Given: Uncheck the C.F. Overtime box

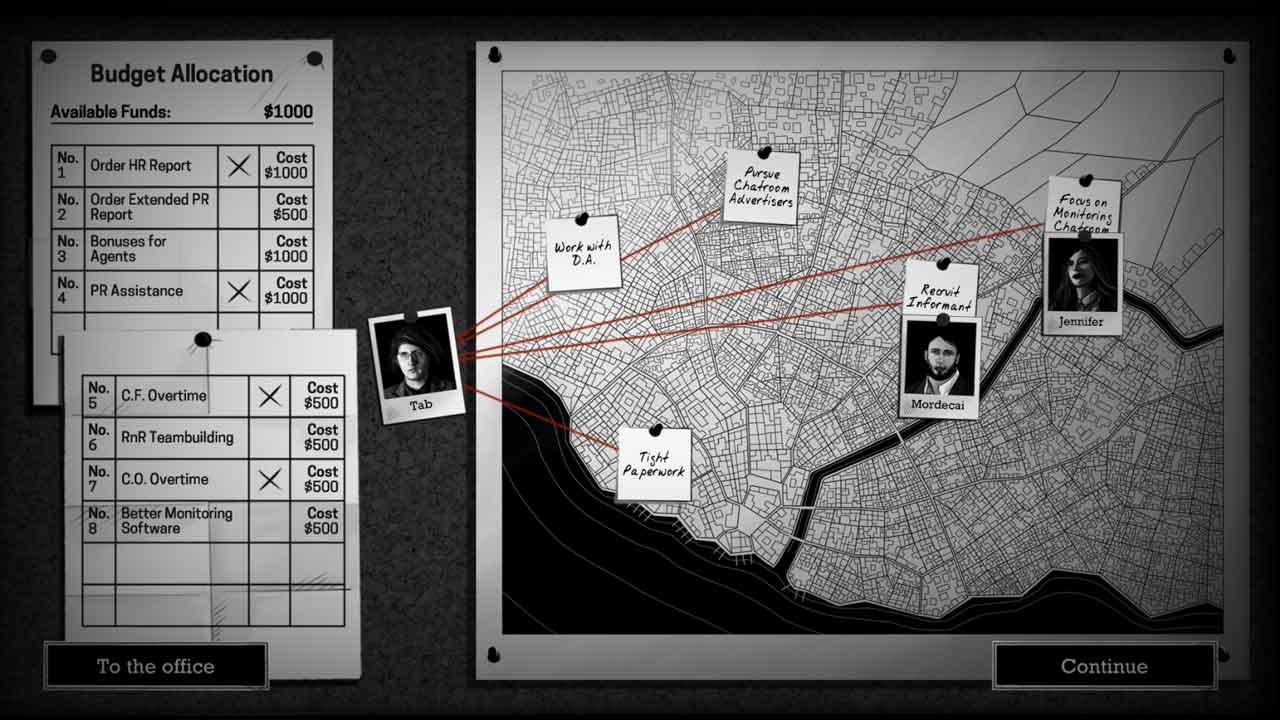Looking at the screenshot, I should point(269,396).
